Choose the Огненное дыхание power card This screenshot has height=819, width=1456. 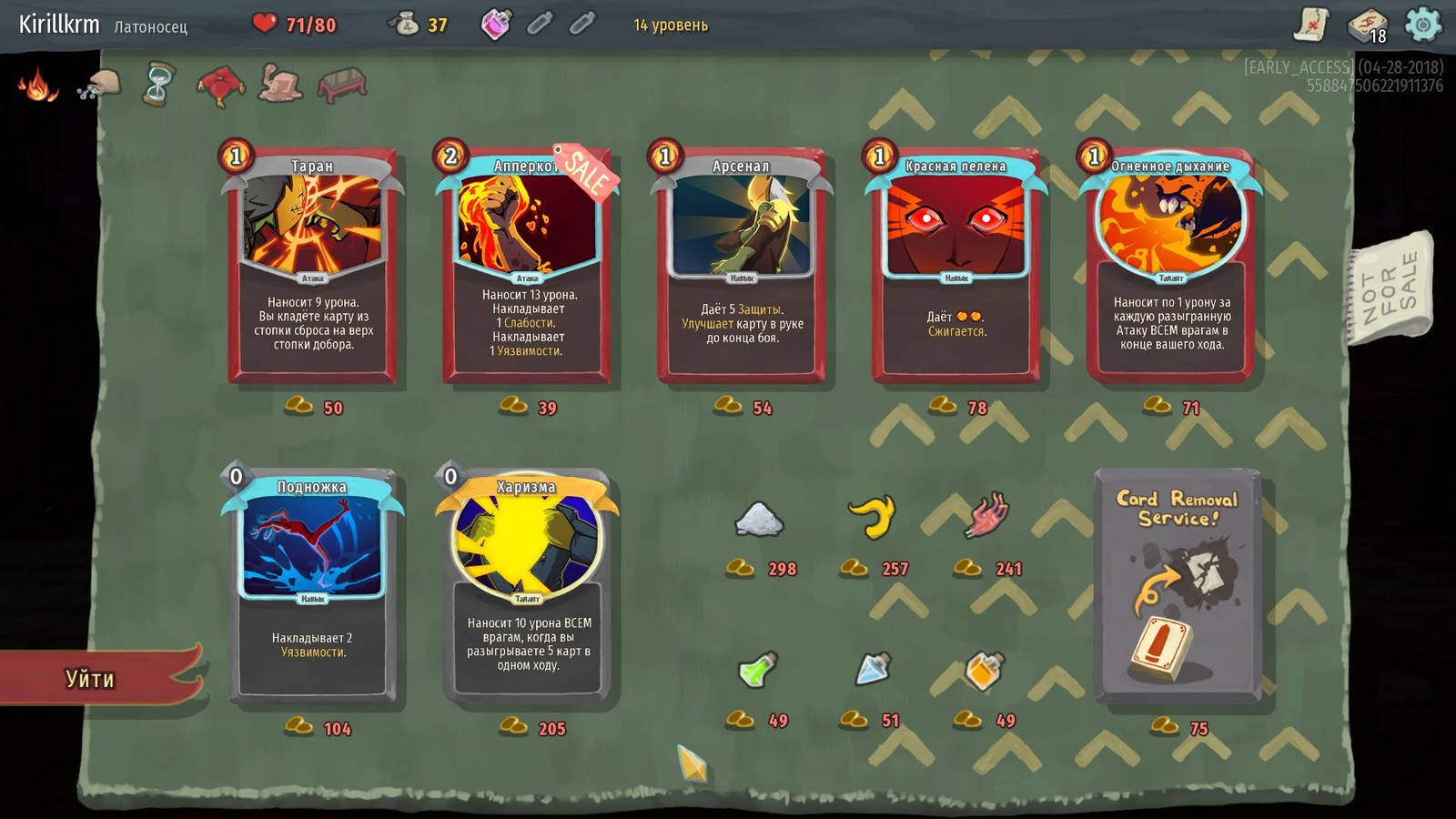tap(1170, 265)
